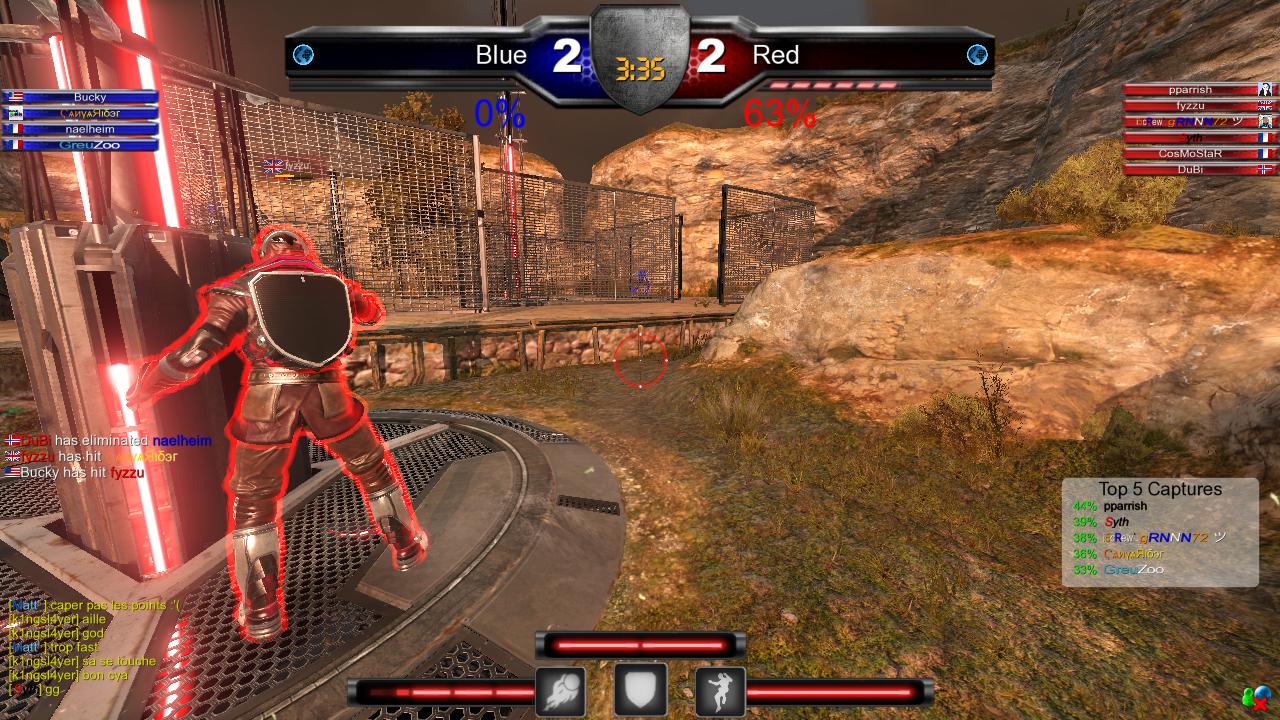Click the globe icon beside the Blue score
This screenshot has width=1280, height=720.
click(x=303, y=55)
